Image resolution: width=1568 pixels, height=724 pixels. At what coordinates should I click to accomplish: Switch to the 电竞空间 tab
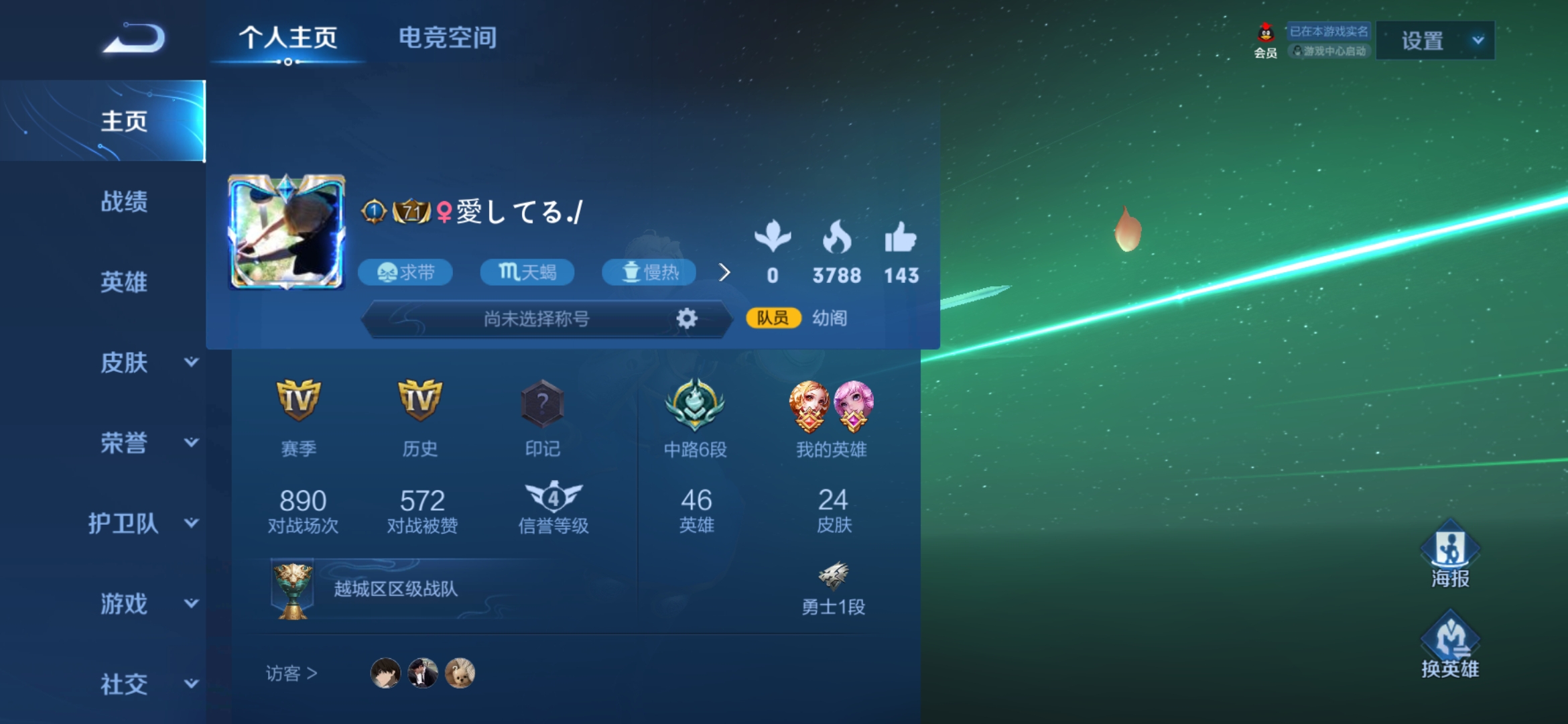point(447,38)
